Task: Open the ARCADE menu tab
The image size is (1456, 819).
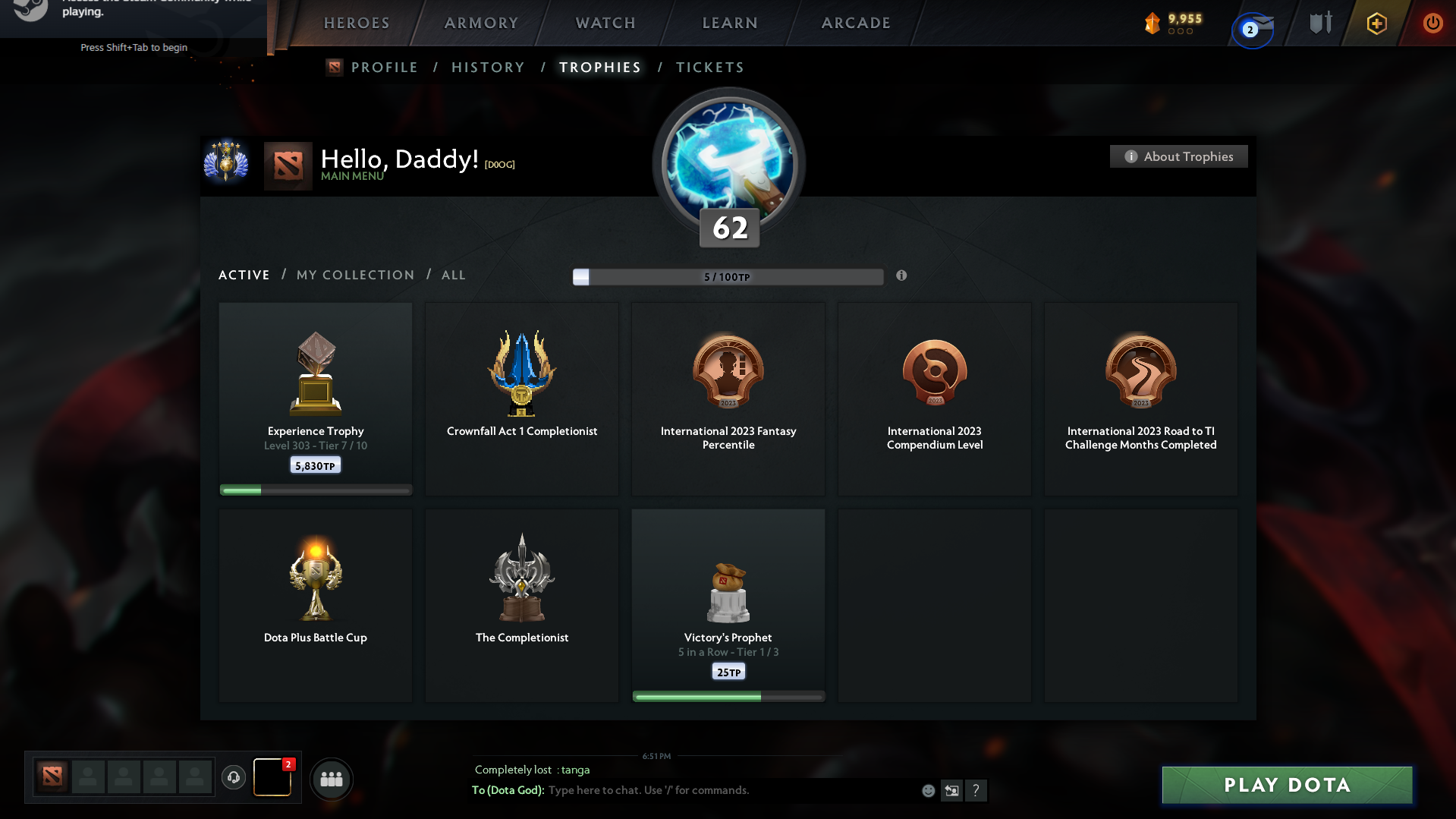Action: click(855, 23)
